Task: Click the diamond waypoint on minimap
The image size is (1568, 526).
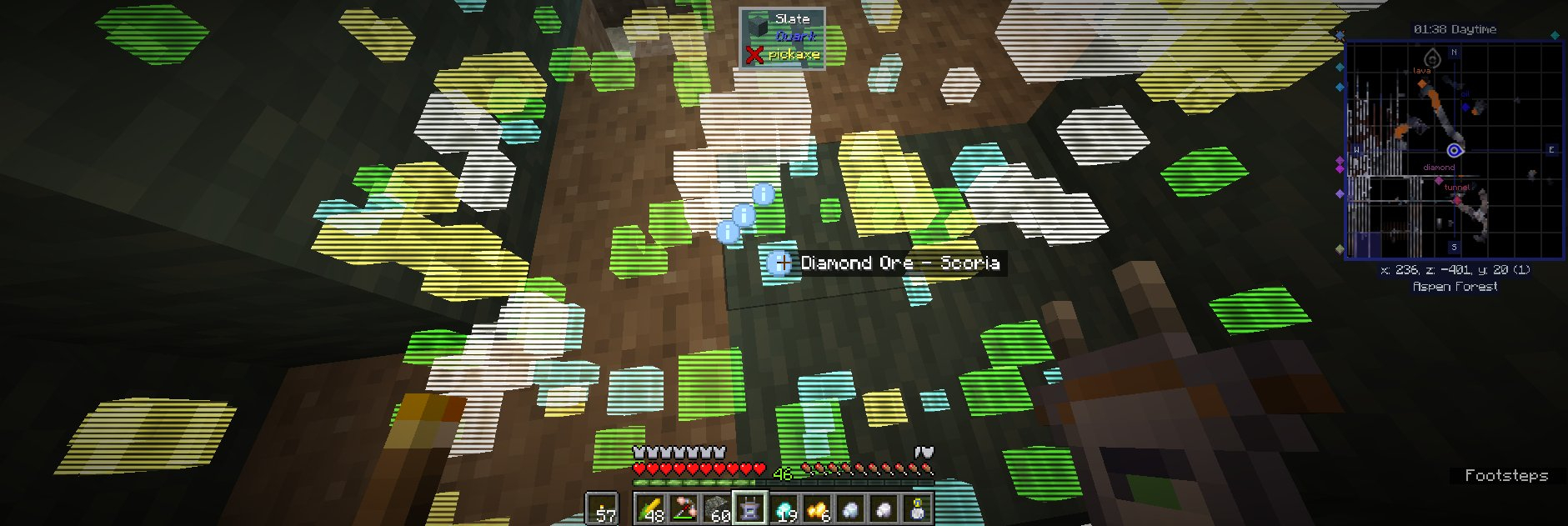Action: [1439, 179]
